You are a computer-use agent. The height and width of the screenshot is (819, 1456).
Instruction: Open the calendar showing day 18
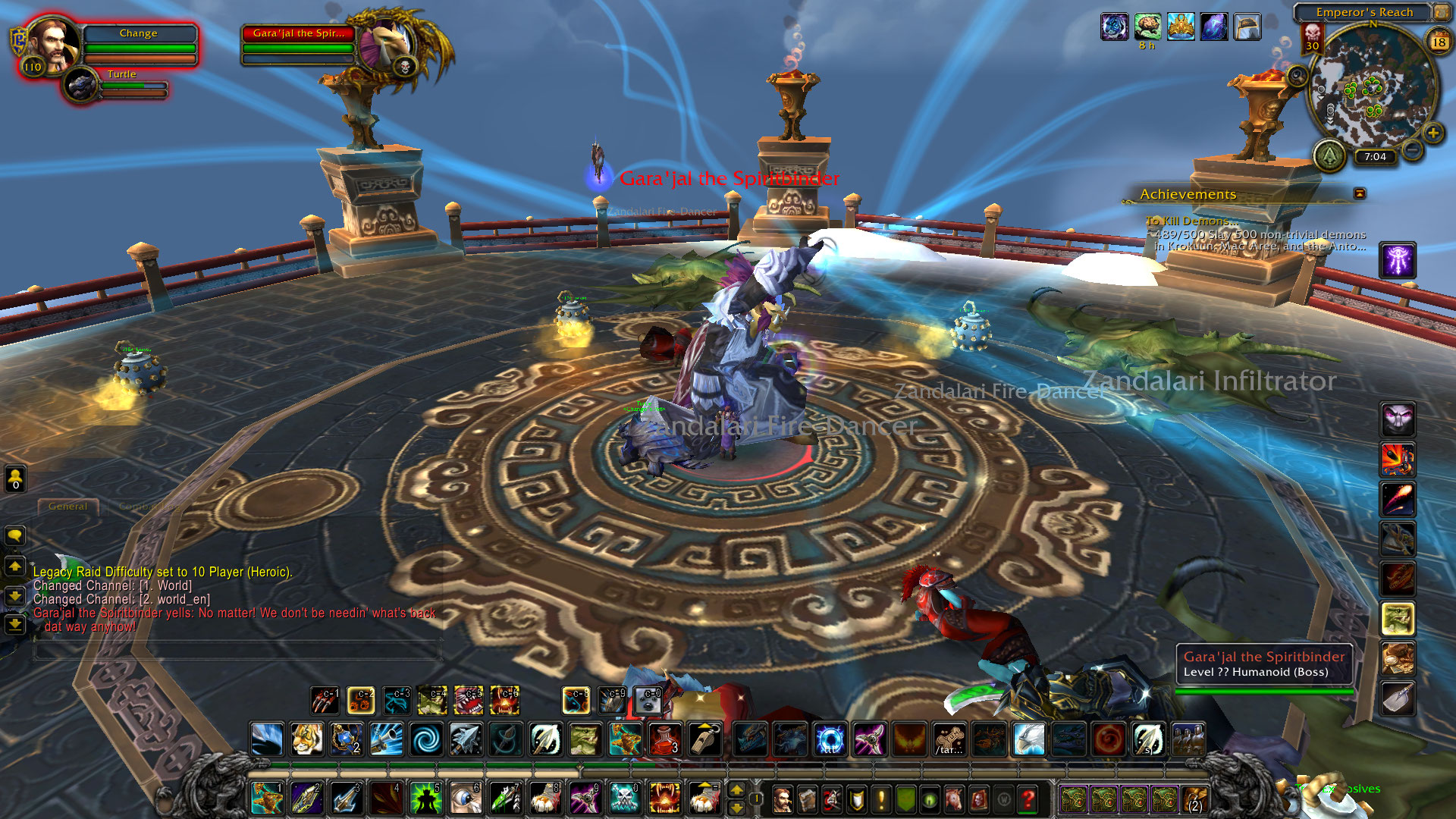(1439, 42)
